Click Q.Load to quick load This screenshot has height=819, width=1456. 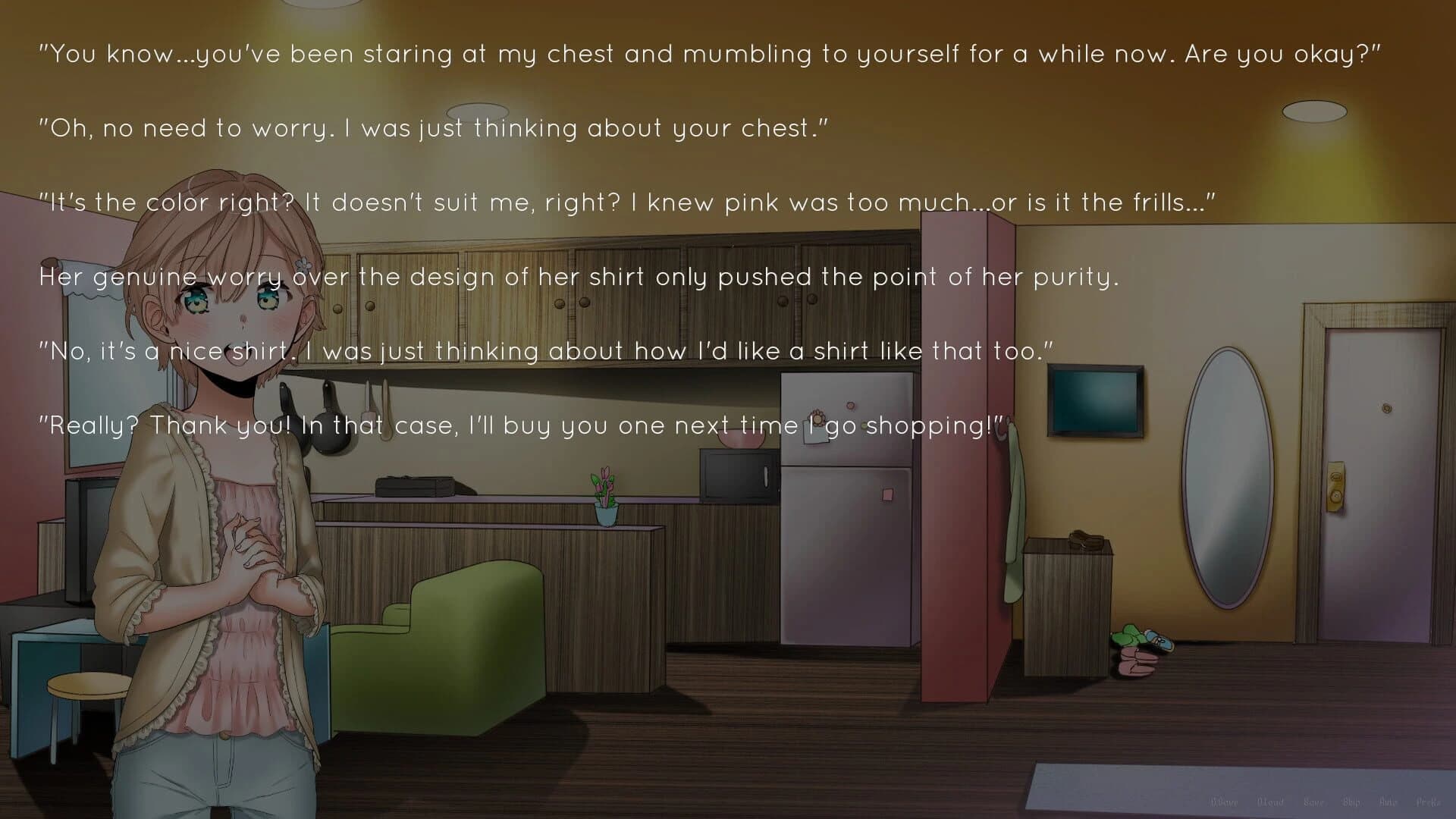[x=1272, y=802]
